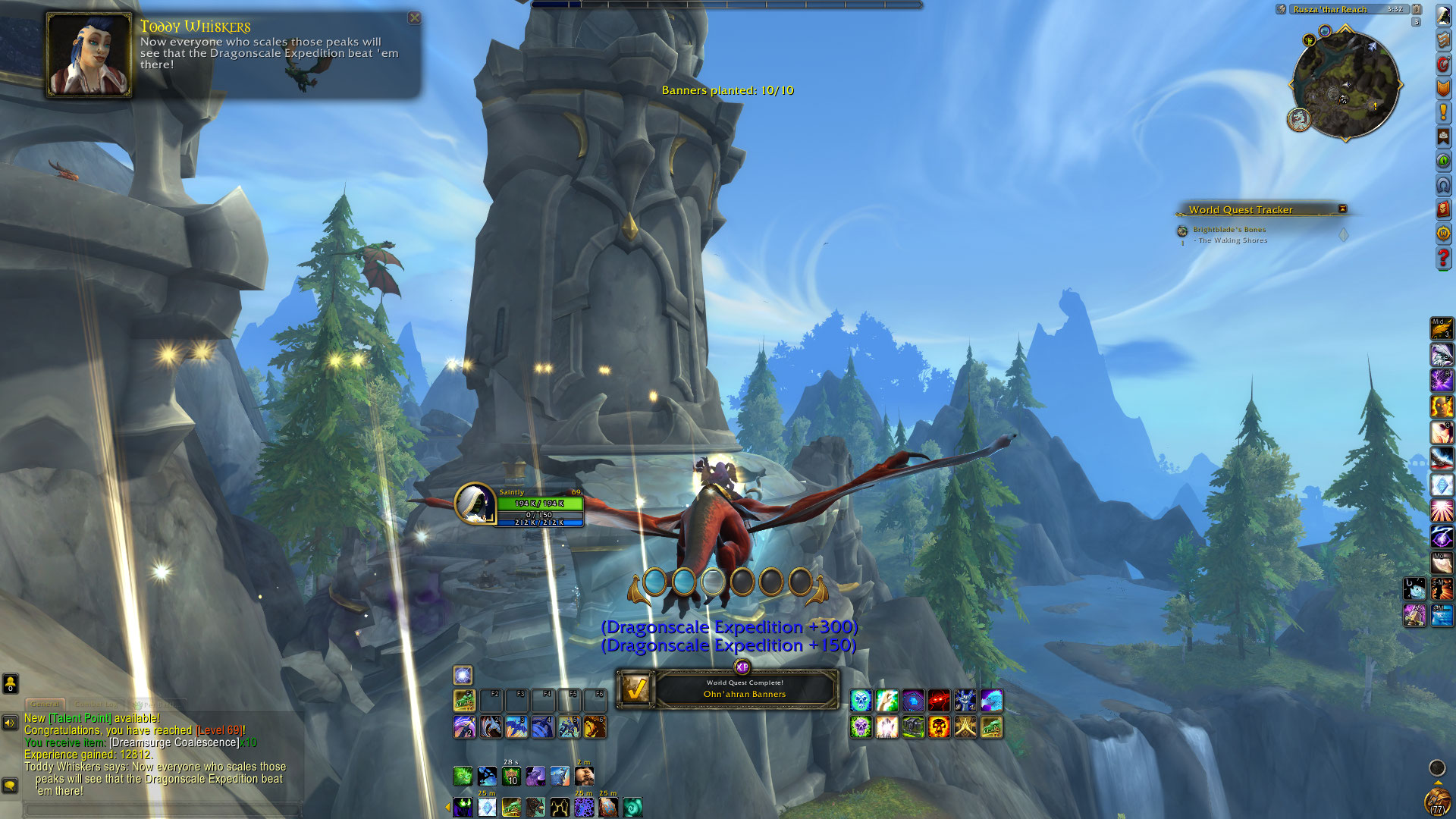Open the minimap

[1345, 85]
